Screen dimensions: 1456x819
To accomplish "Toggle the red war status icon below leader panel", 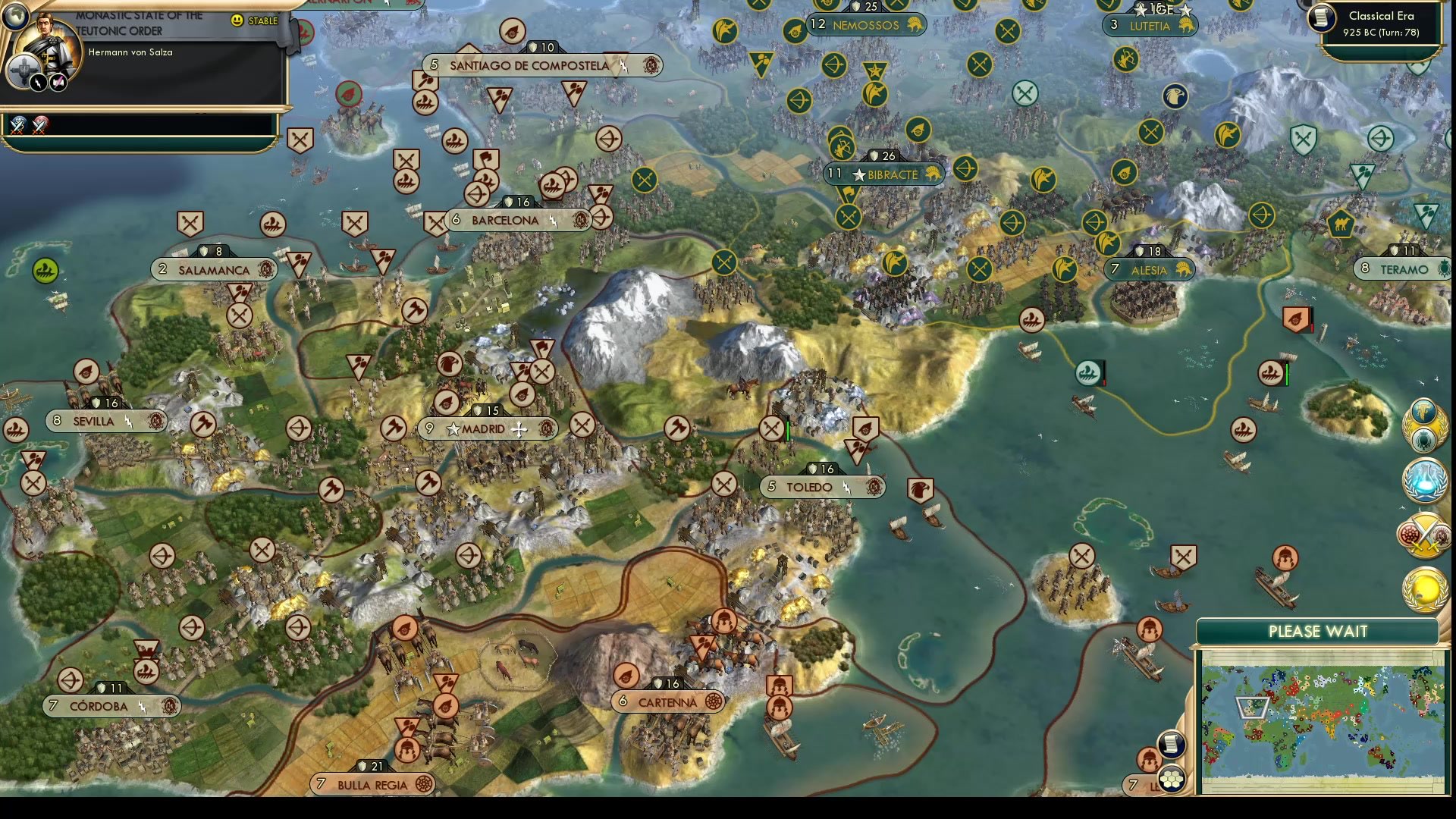I will [x=39, y=124].
